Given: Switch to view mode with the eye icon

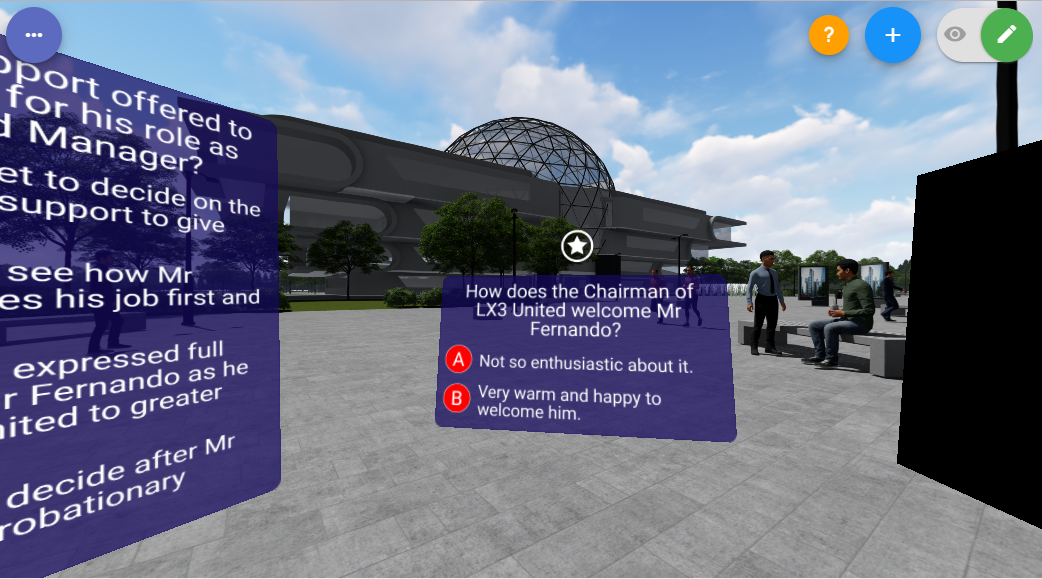Looking at the screenshot, I should tap(956, 35).
